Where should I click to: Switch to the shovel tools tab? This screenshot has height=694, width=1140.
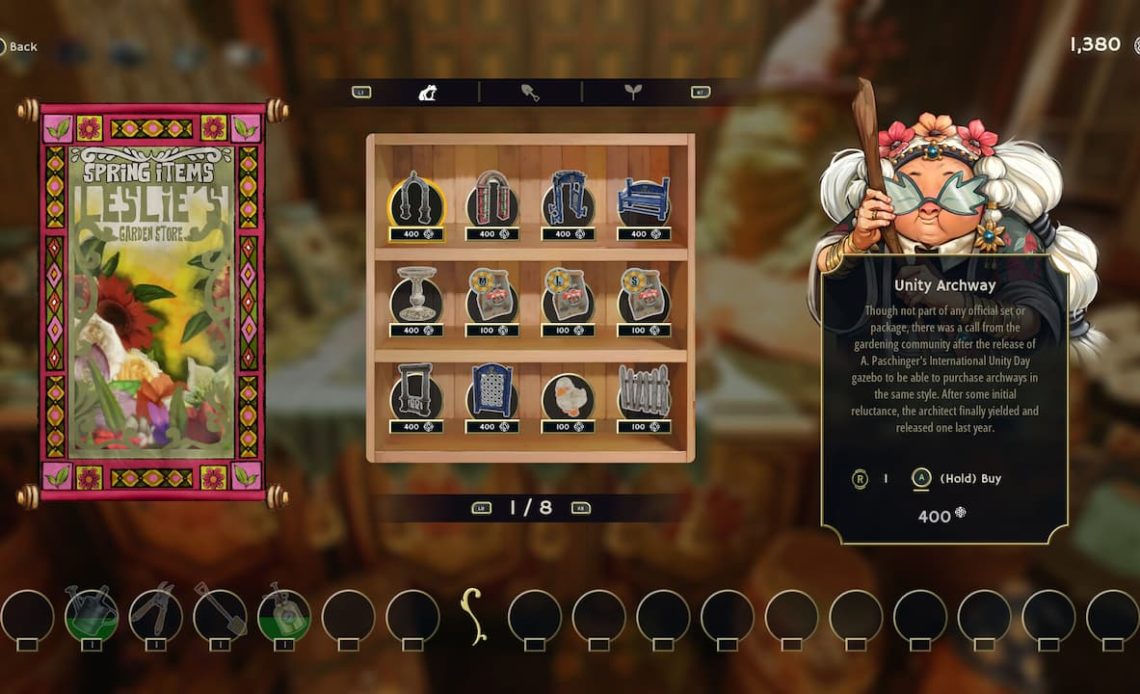point(530,93)
